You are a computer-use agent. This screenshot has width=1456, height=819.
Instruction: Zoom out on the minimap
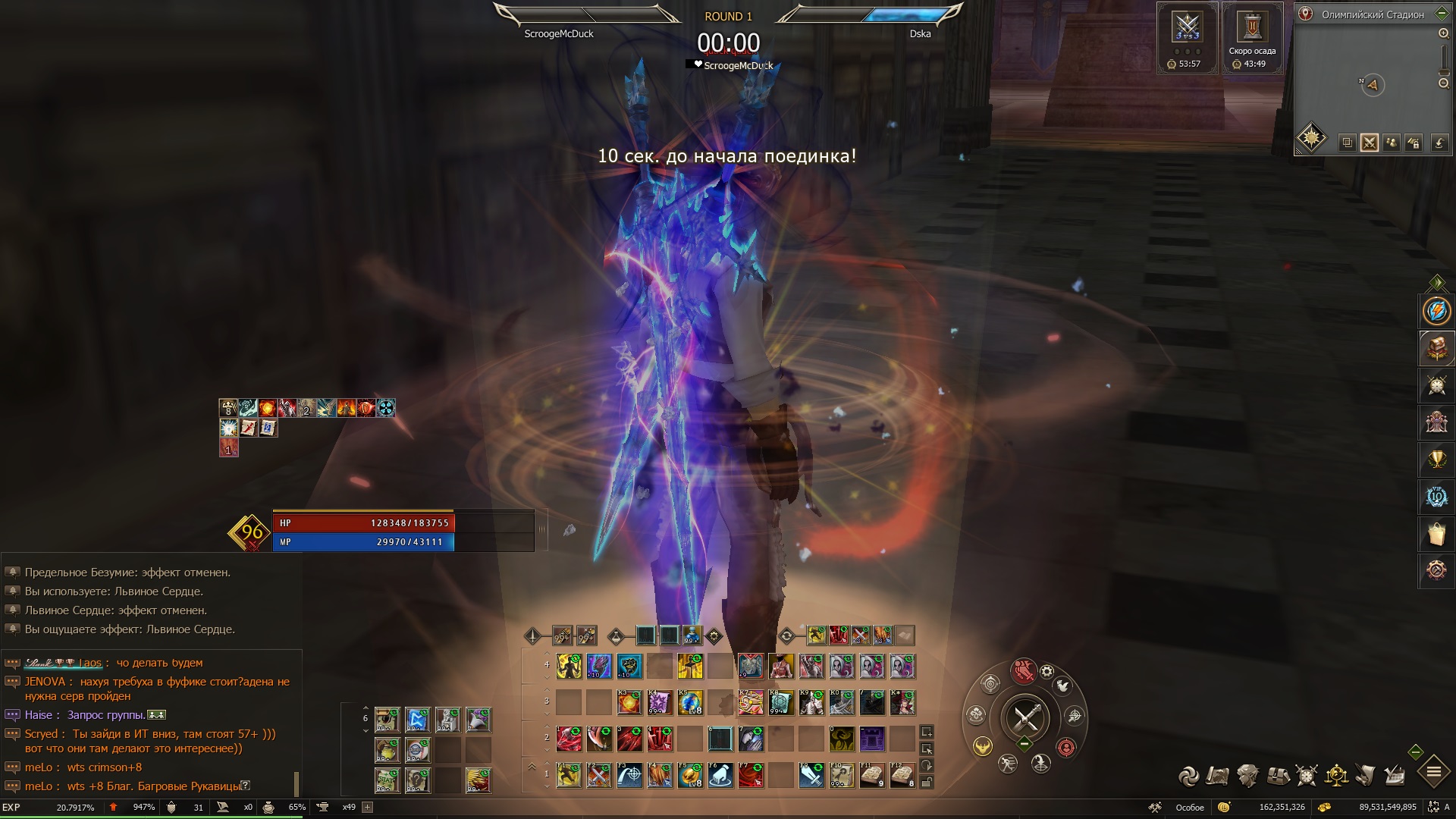(x=1443, y=83)
